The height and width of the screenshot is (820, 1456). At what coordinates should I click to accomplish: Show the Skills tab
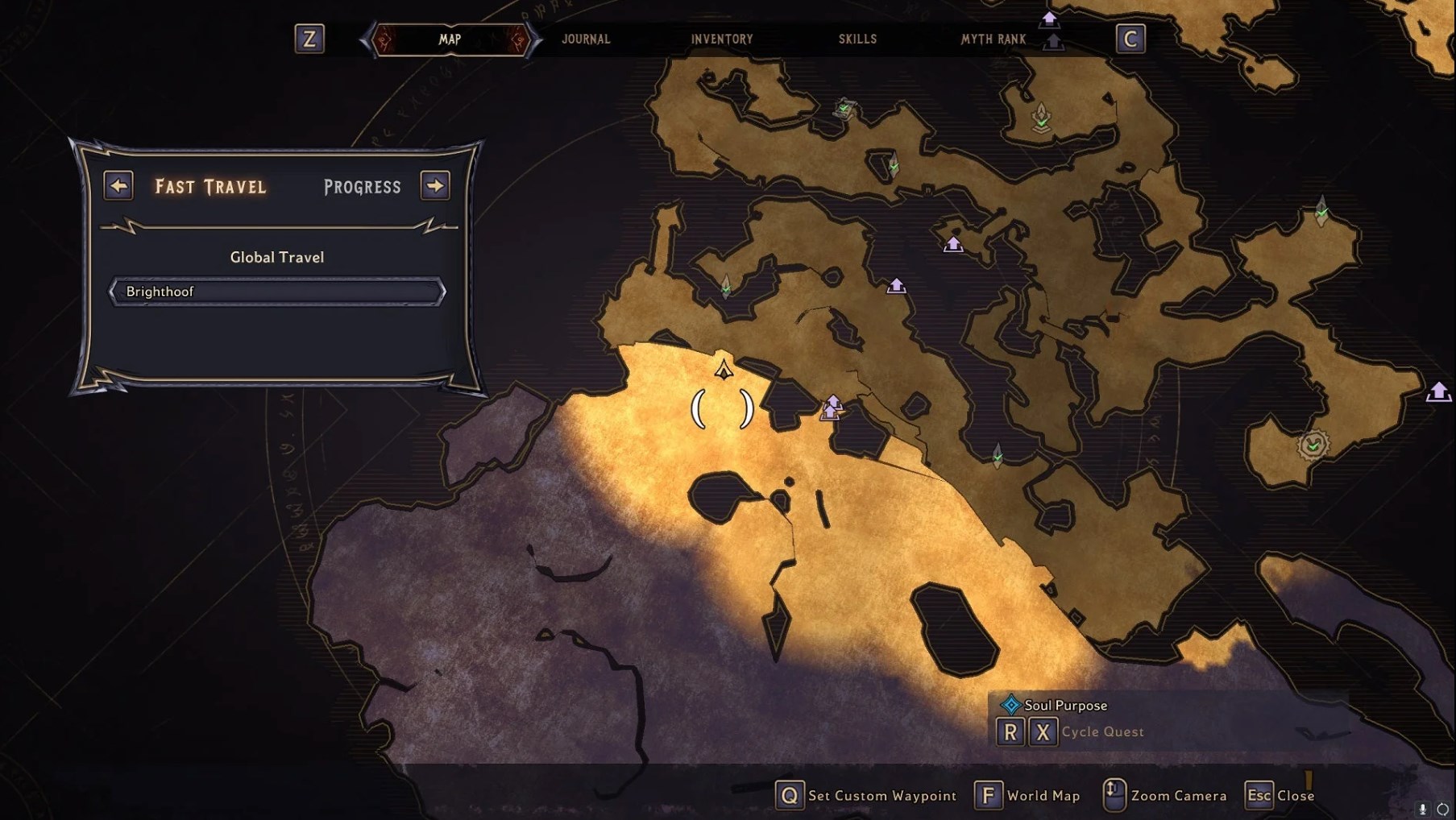(x=857, y=39)
